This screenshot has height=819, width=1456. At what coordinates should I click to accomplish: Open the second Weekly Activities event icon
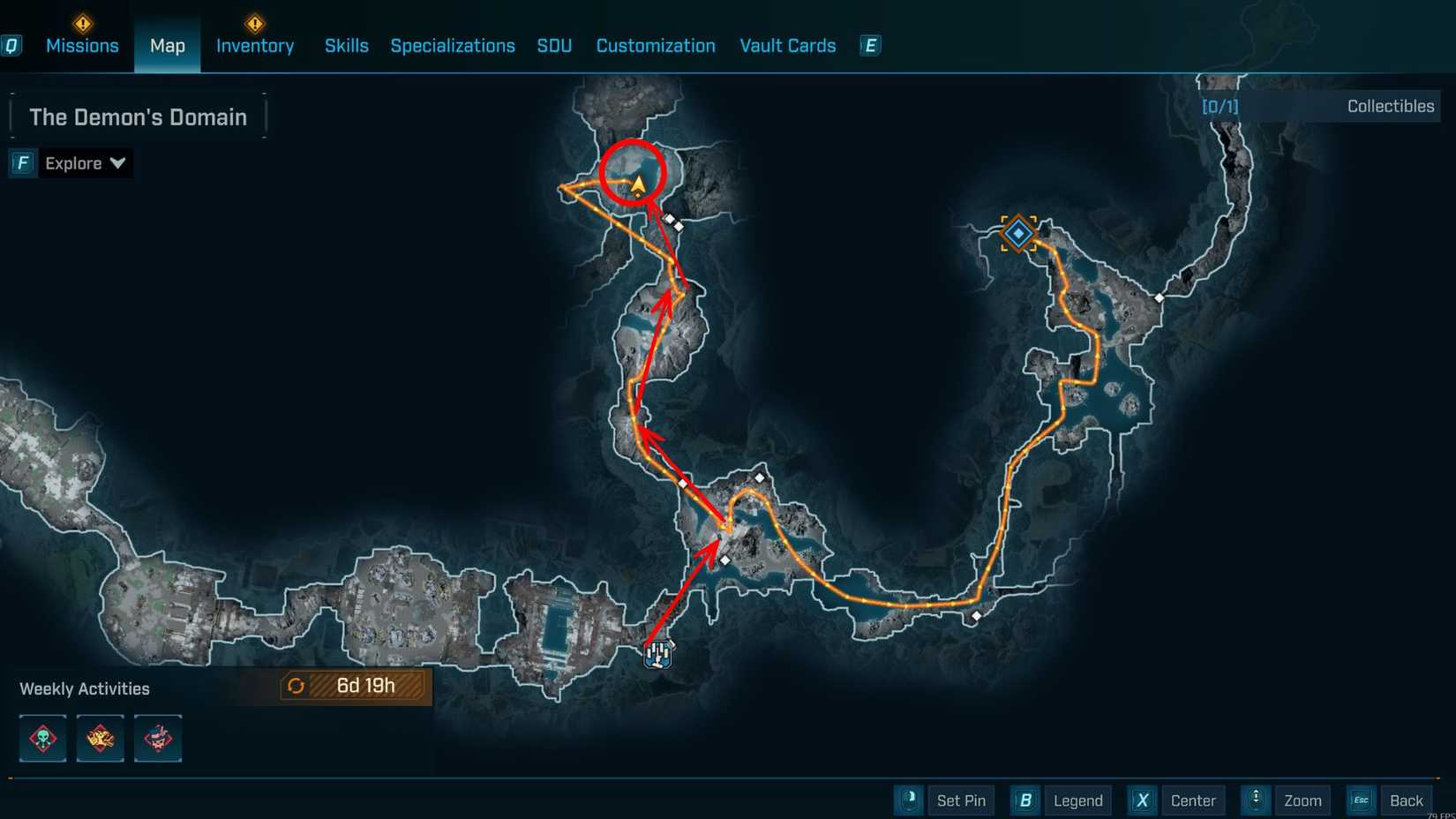tap(100, 739)
